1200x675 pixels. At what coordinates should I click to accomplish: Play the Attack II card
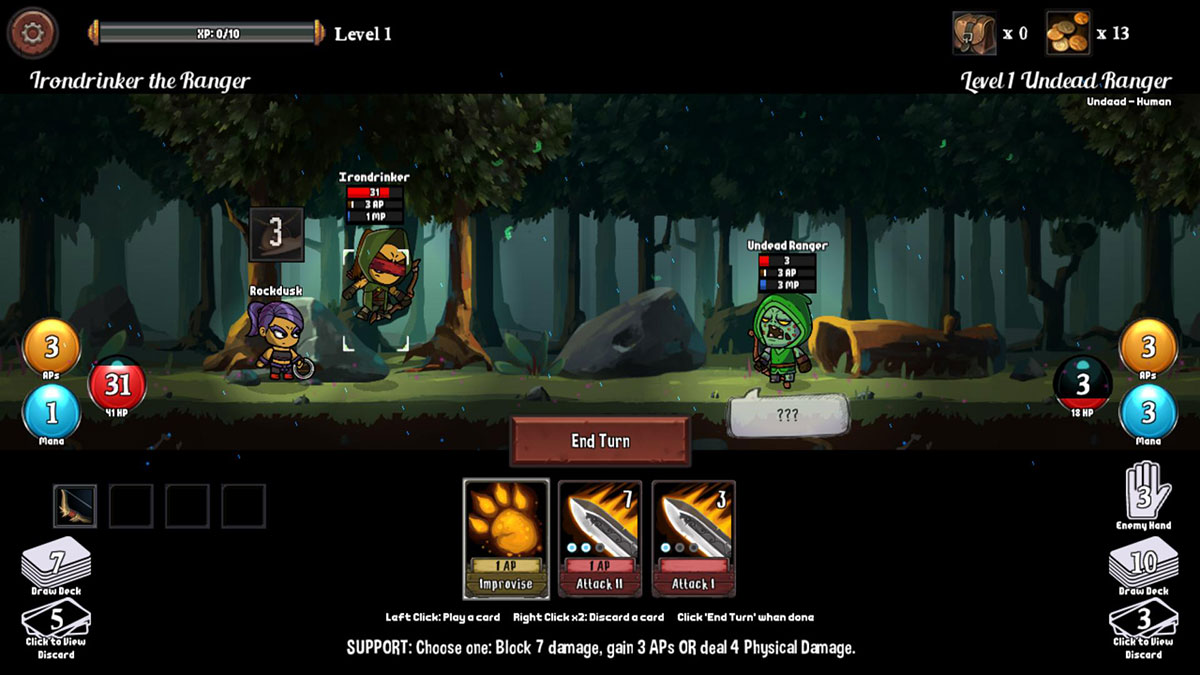coord(600,539)
